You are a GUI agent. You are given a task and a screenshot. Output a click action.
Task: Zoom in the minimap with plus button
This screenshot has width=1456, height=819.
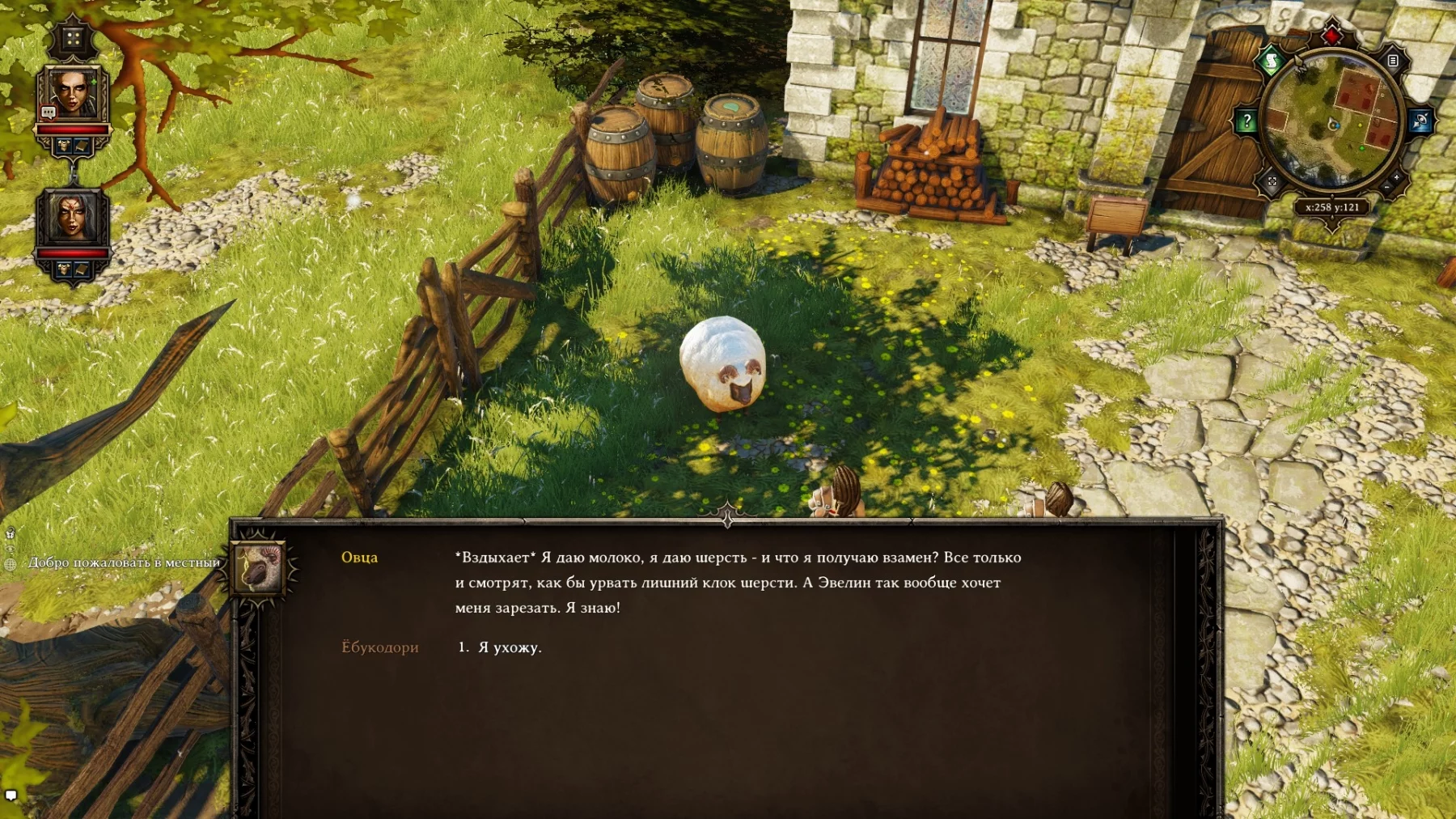1397,177
